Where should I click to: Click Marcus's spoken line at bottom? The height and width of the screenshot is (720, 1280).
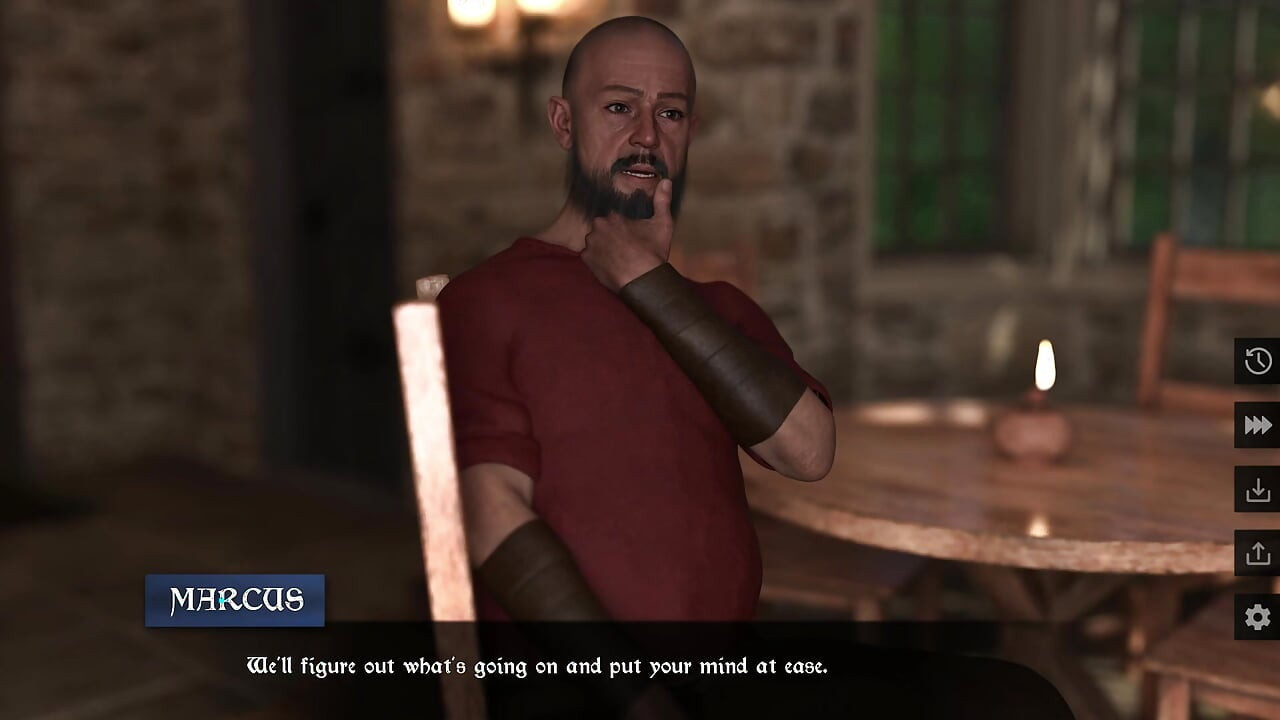pos(538,661)
